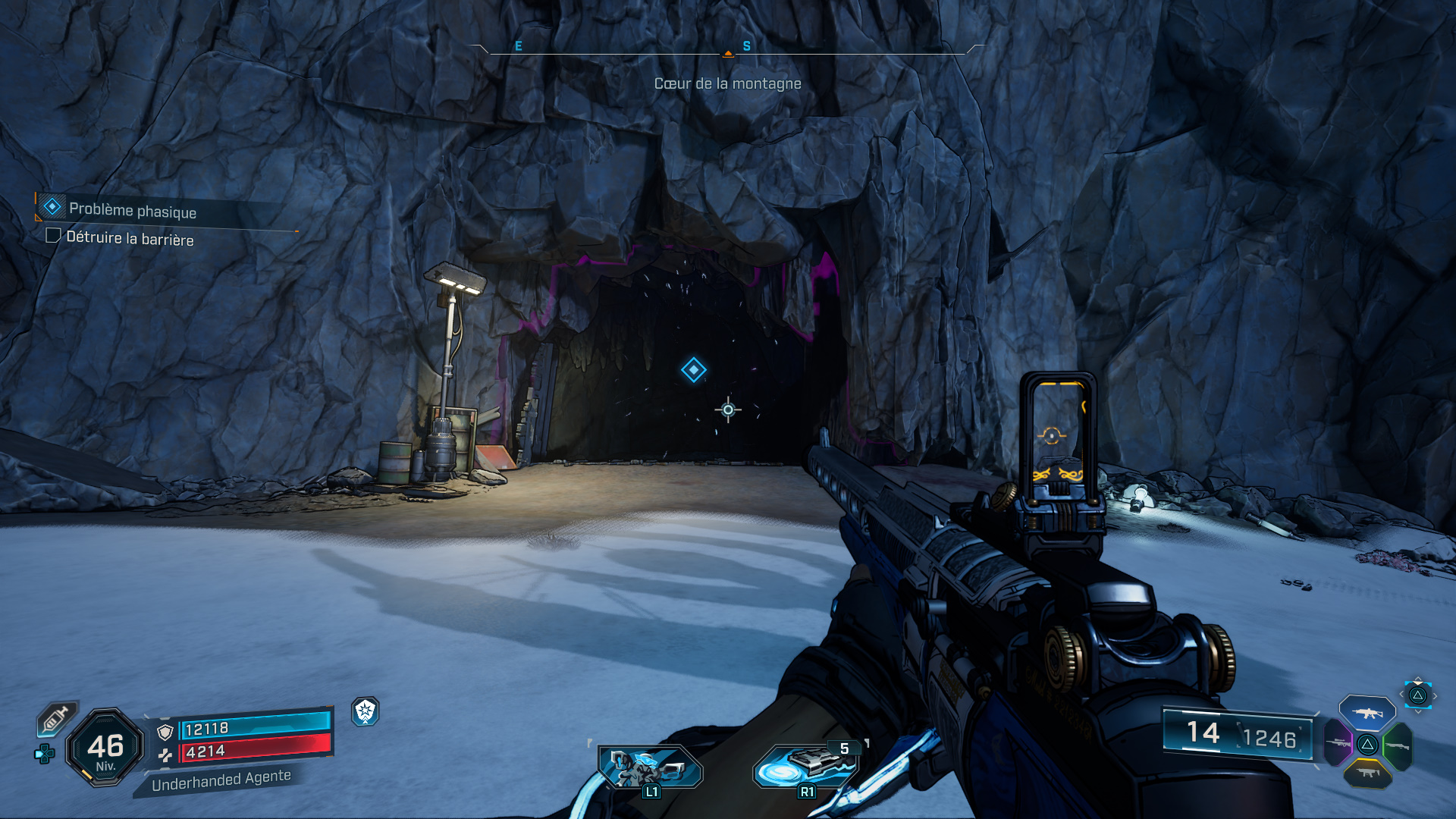The width and height of the screenshot is (1456, 819).
Task: Switch to the purple sniper rifle slot
Action: pos(1339,743)
